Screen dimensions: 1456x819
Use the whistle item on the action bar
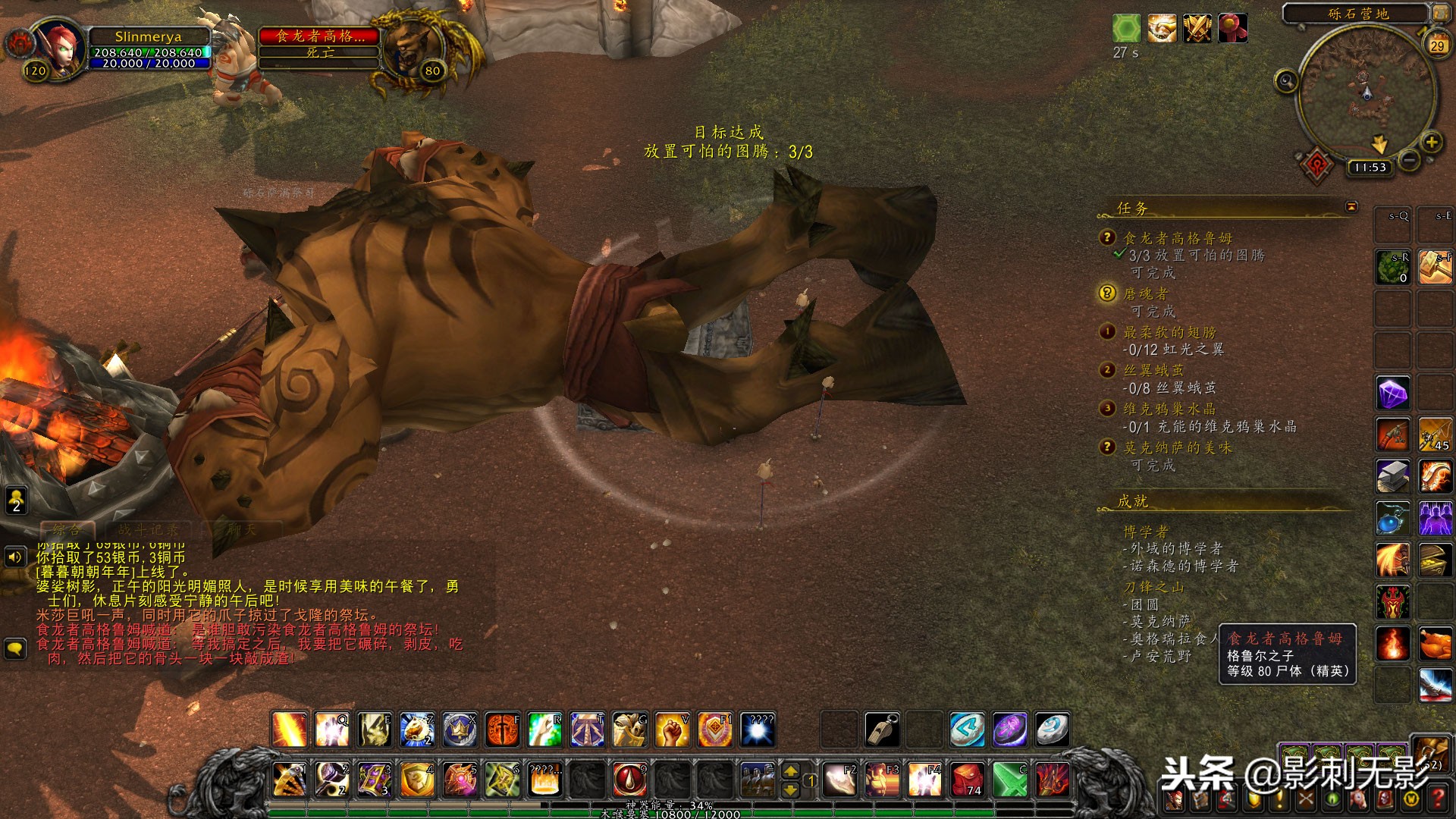883,730
